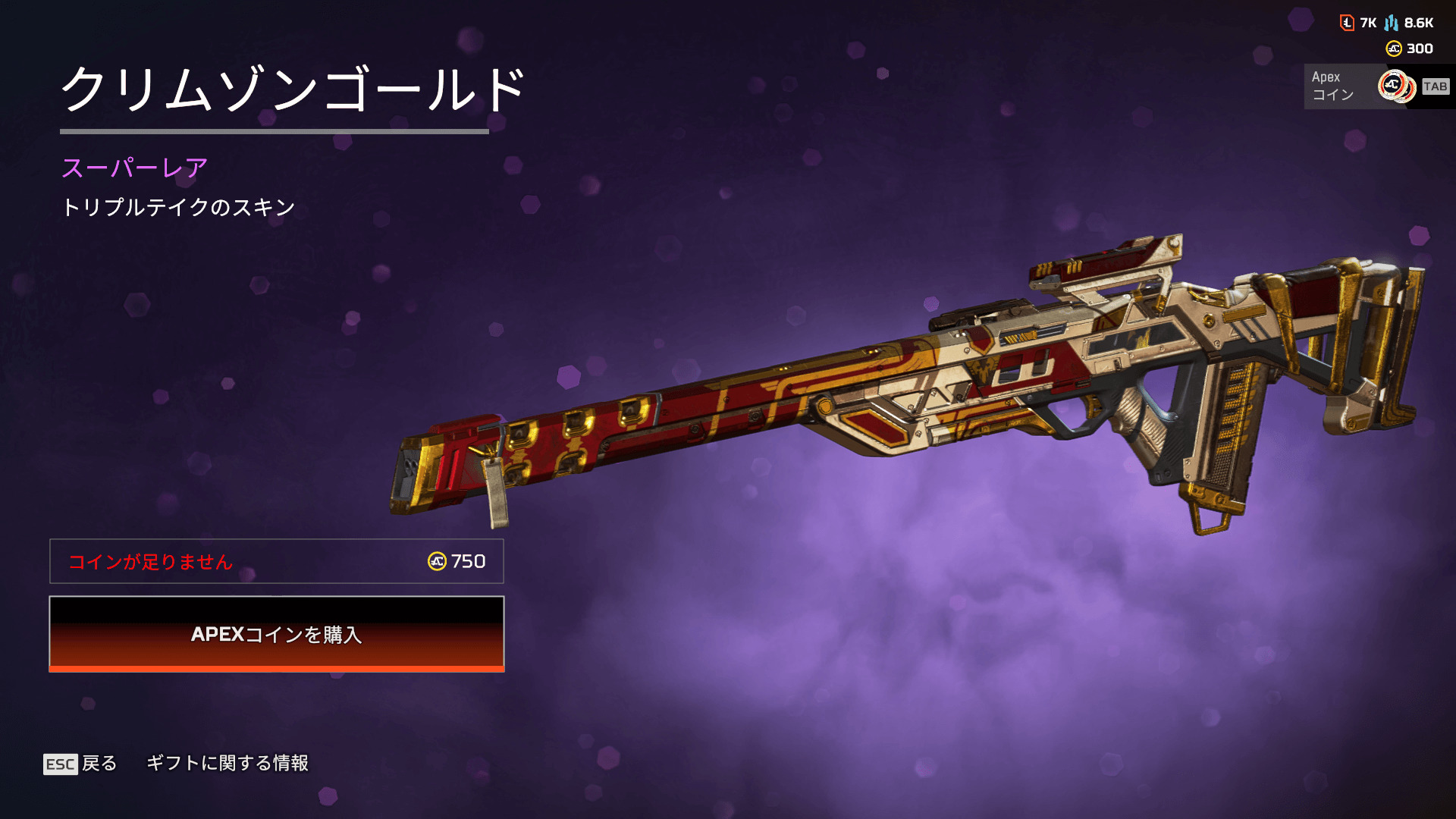Open ギフトに関する情報 gift info

click(227, 763)
